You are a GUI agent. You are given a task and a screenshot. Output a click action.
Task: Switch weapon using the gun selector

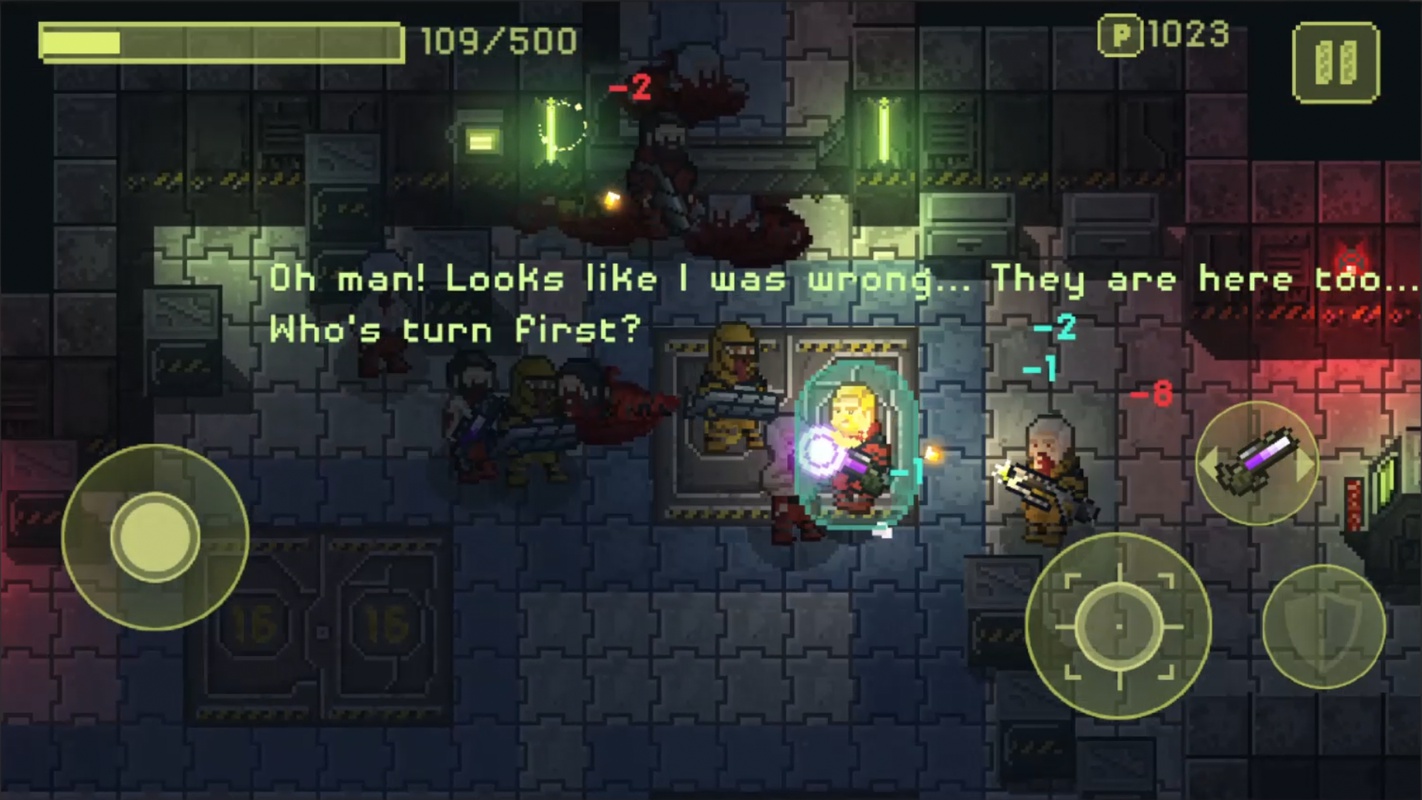coord(1257,463)
